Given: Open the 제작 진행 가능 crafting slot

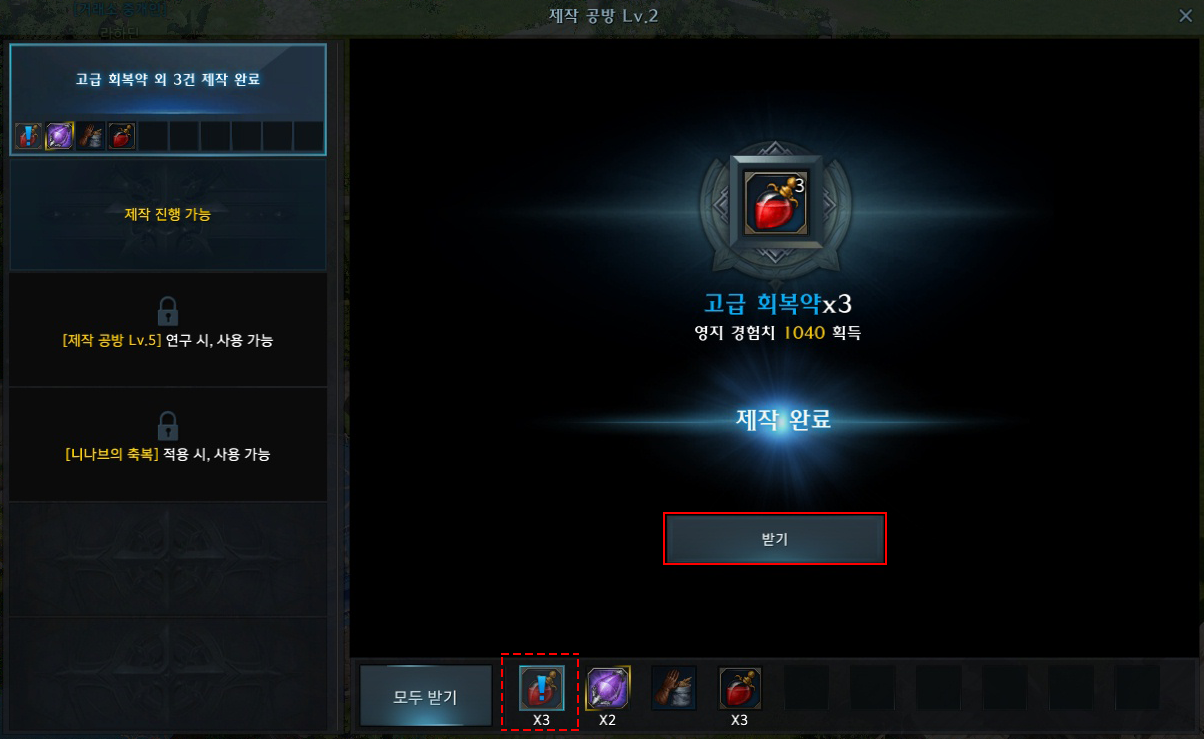Looking at the screenshot, I should (168, 214).
